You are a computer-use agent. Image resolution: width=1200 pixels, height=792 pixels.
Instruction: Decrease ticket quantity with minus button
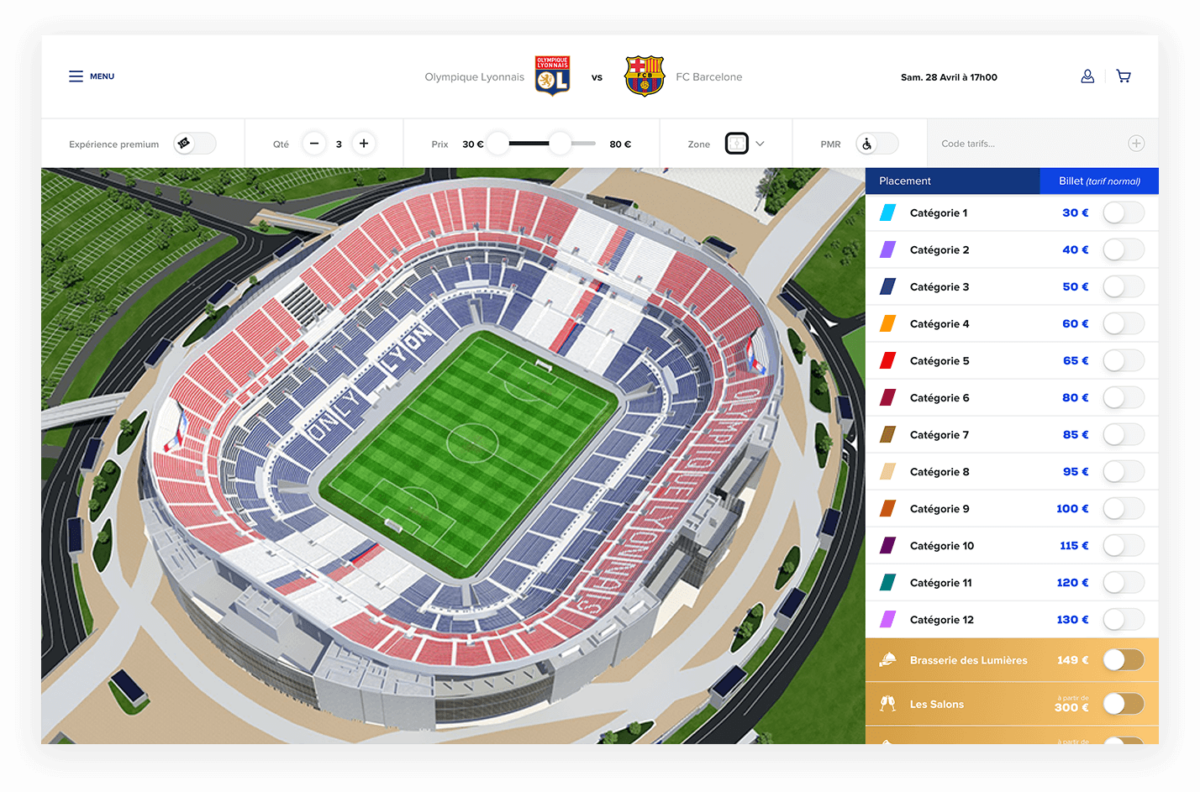[x=314, y=144]
